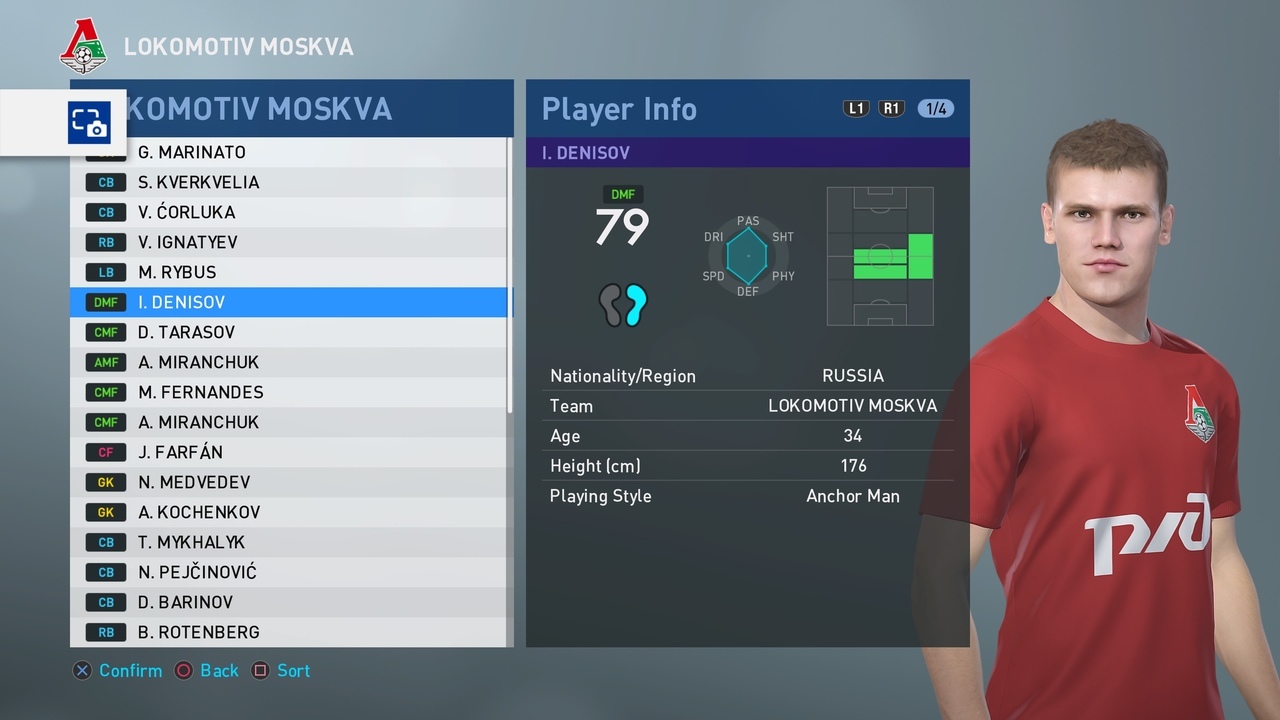This screenshot has width=1280, height=720.
Task: Select centre-back D. Barinov
Action: 290,602
